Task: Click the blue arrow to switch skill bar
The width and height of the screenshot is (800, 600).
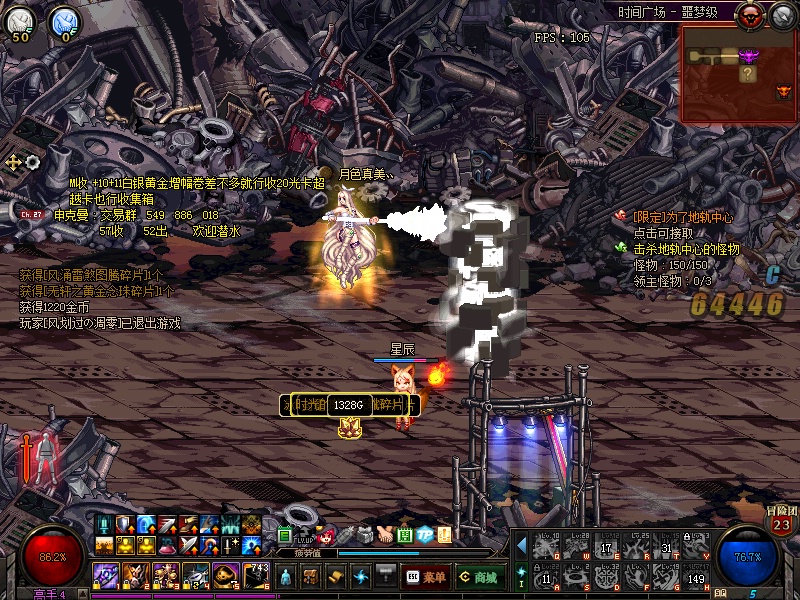Action: (x=521, y=545)
